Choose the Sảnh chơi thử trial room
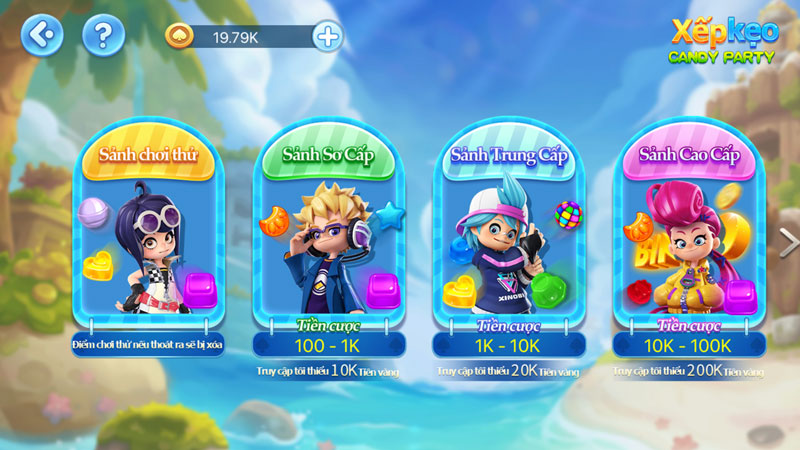The height and width of the screenshot is (450, 800). pos(147,235)
